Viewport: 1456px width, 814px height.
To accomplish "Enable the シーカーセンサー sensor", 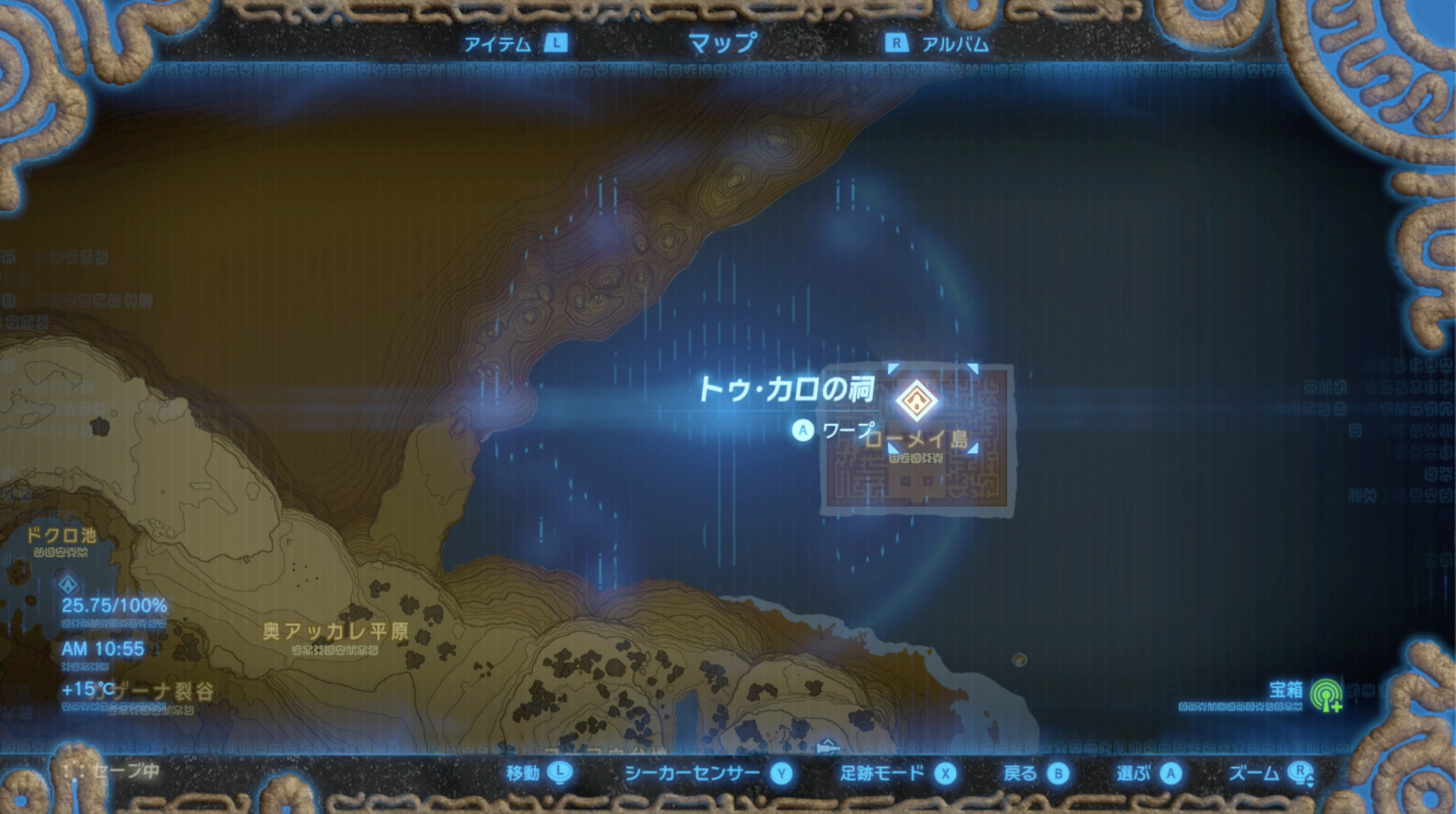I will (x=692, y=773).
